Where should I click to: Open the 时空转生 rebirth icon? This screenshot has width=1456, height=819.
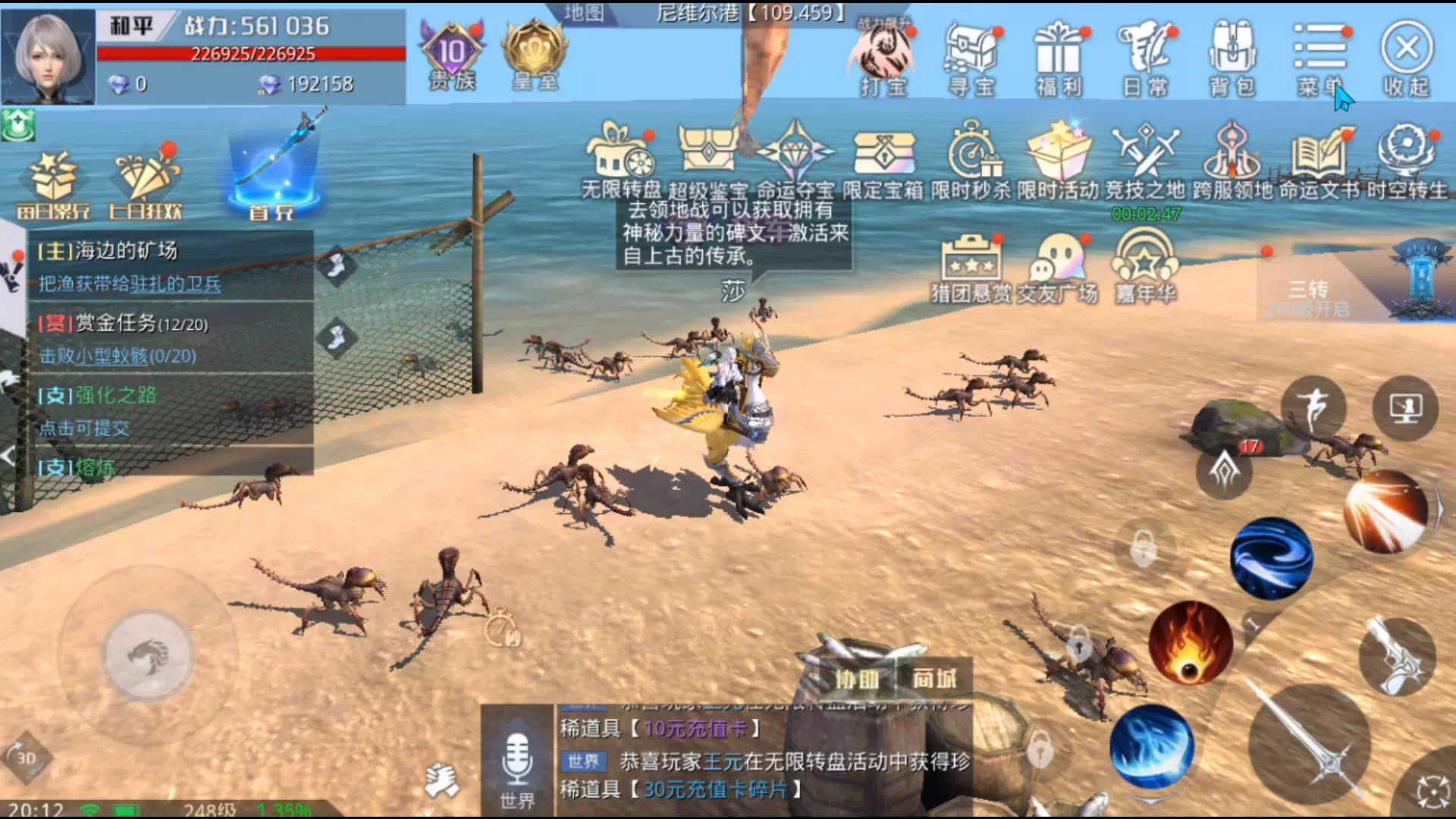click(1407, 161)
